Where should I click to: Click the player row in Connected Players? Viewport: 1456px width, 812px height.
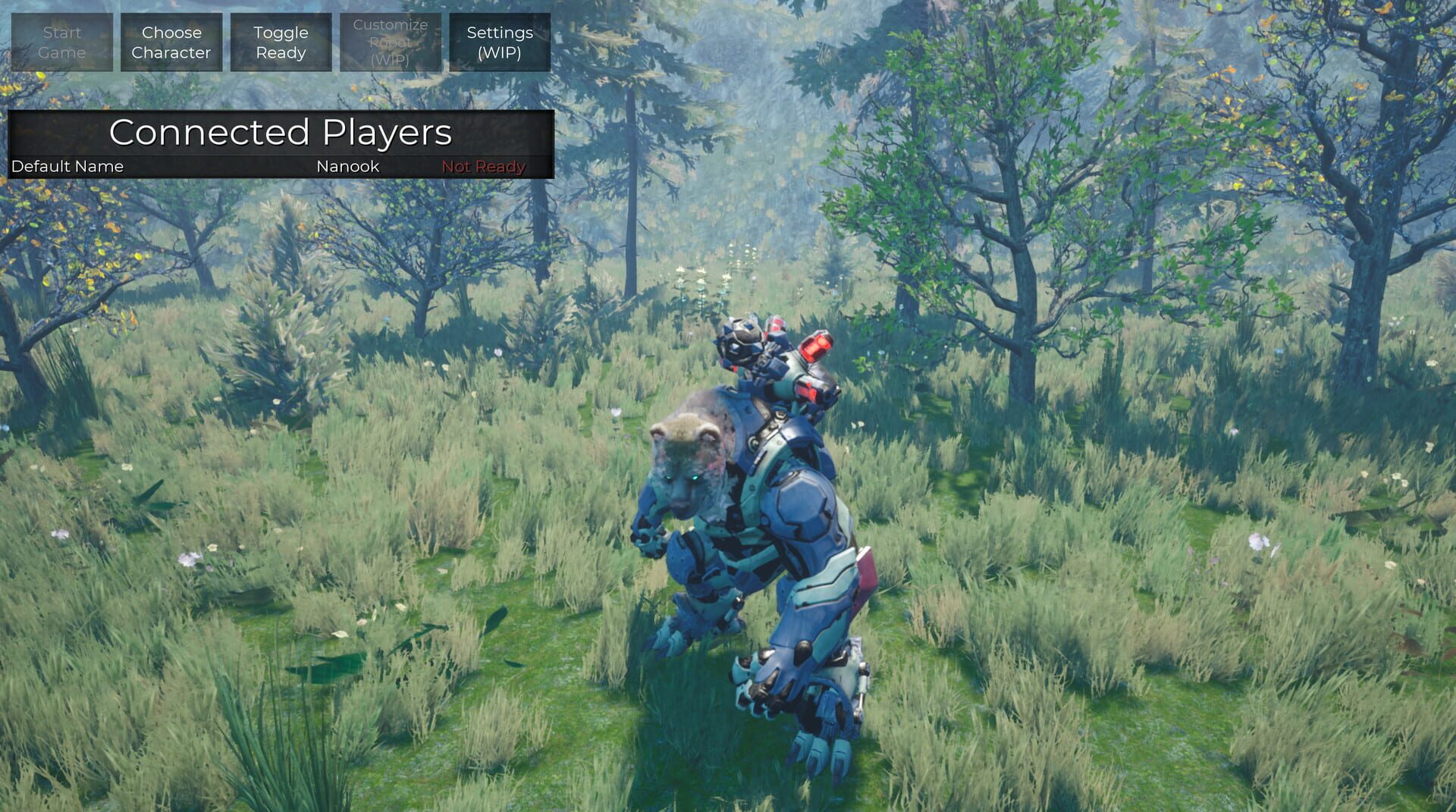(x=281, y=166)
